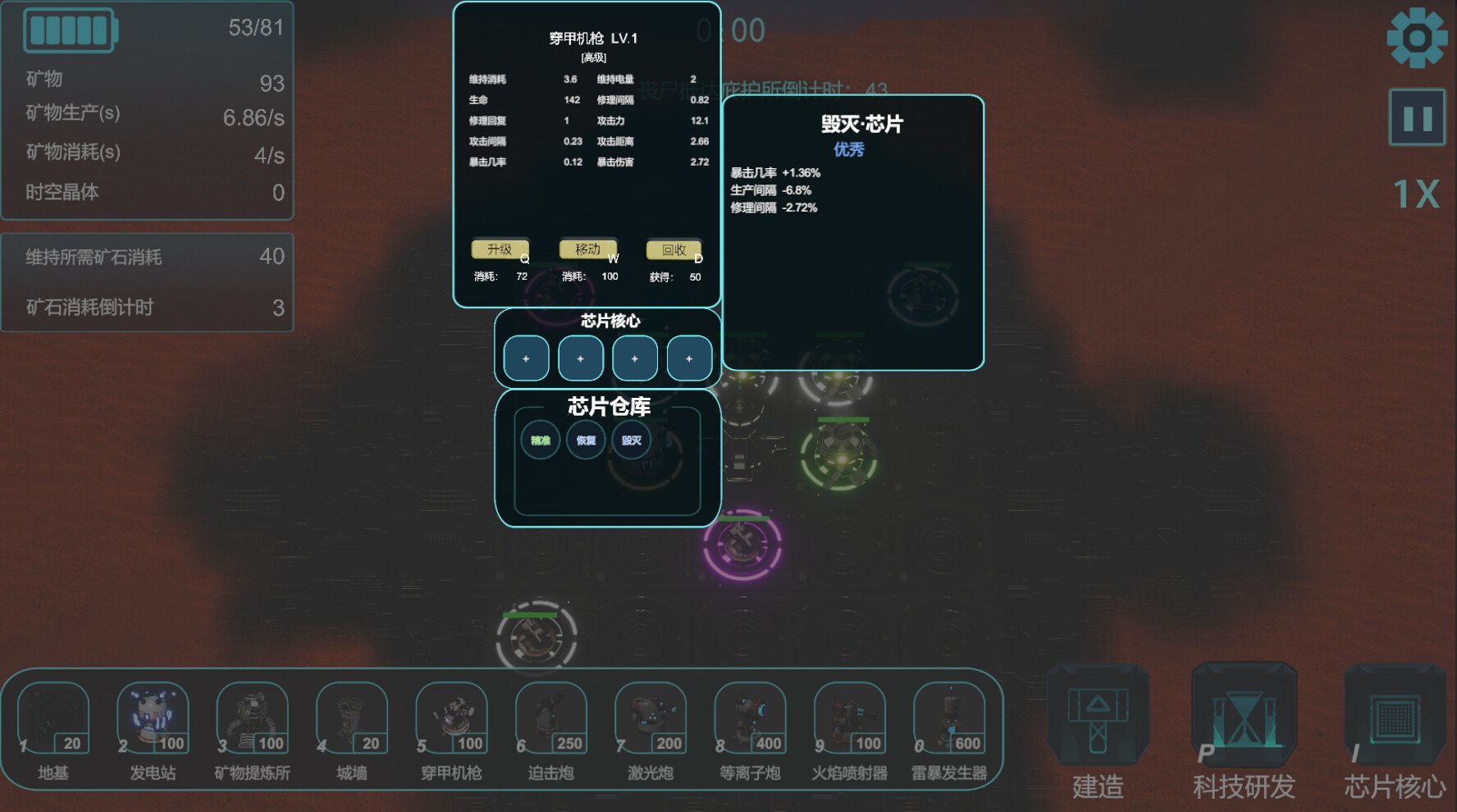Select the 激光炮 laser cannon
This screenshot has width=1457, height=812.
click(x=651, y=722)
